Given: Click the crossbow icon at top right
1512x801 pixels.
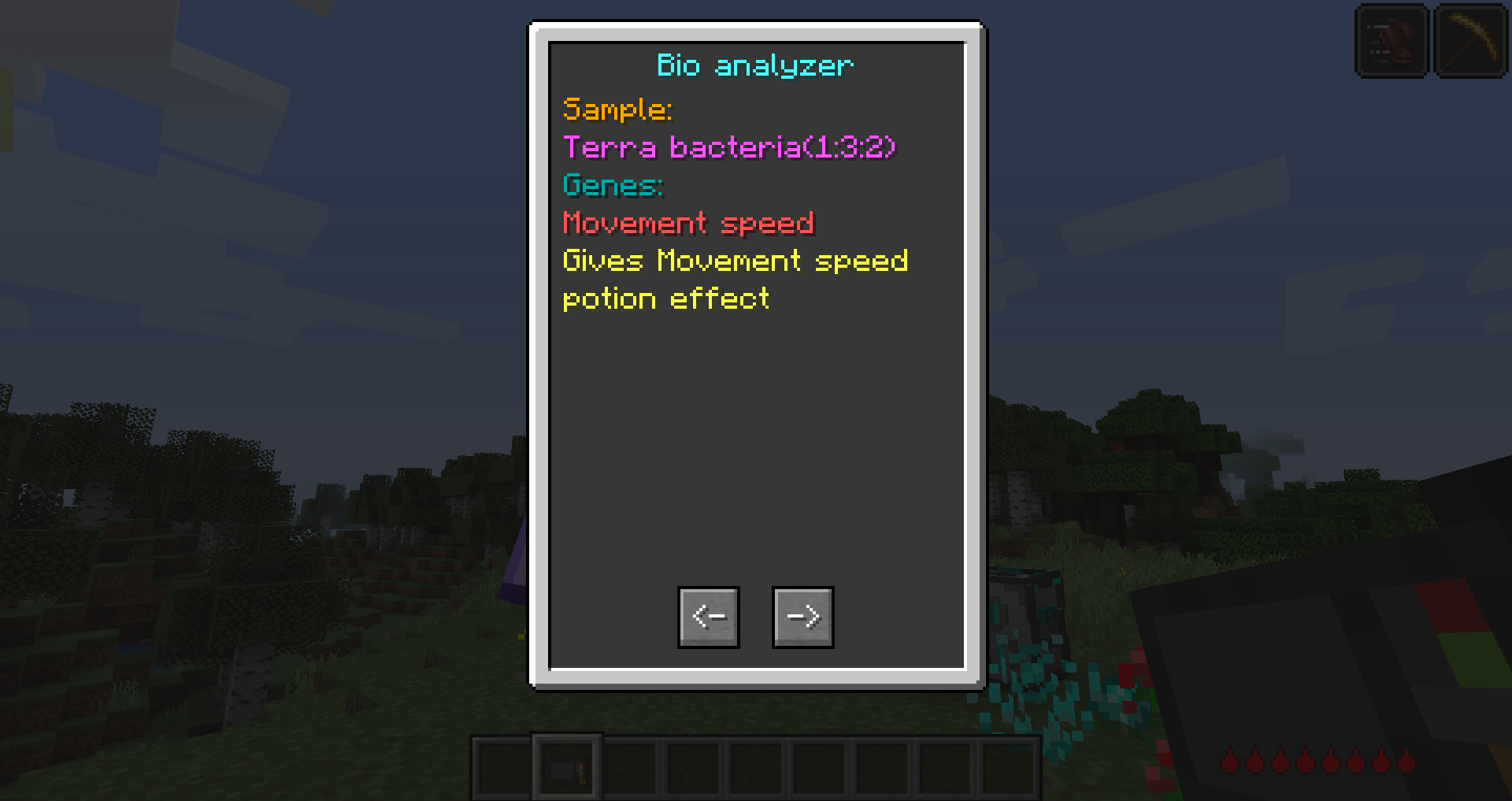Looking at the screenshot, I should [x=1471, y=40].
